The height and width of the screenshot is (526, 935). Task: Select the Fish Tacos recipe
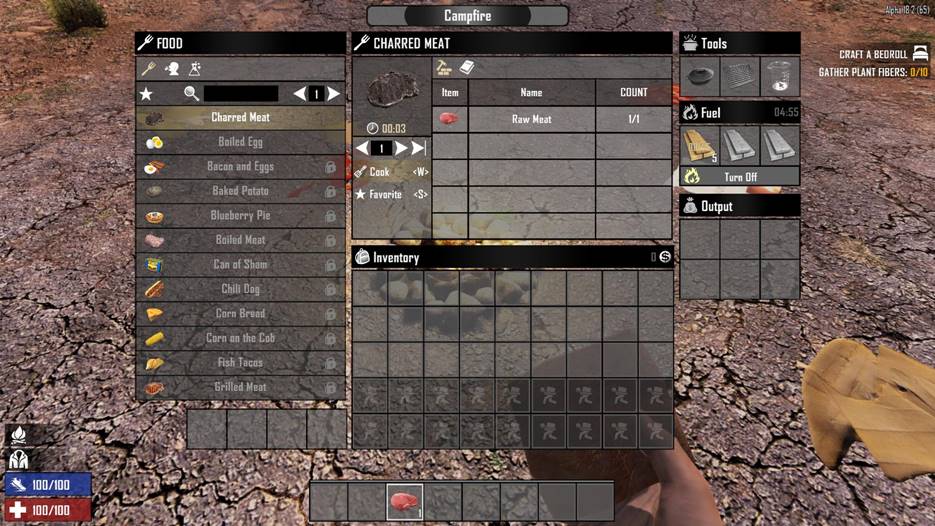click(240, 363)
